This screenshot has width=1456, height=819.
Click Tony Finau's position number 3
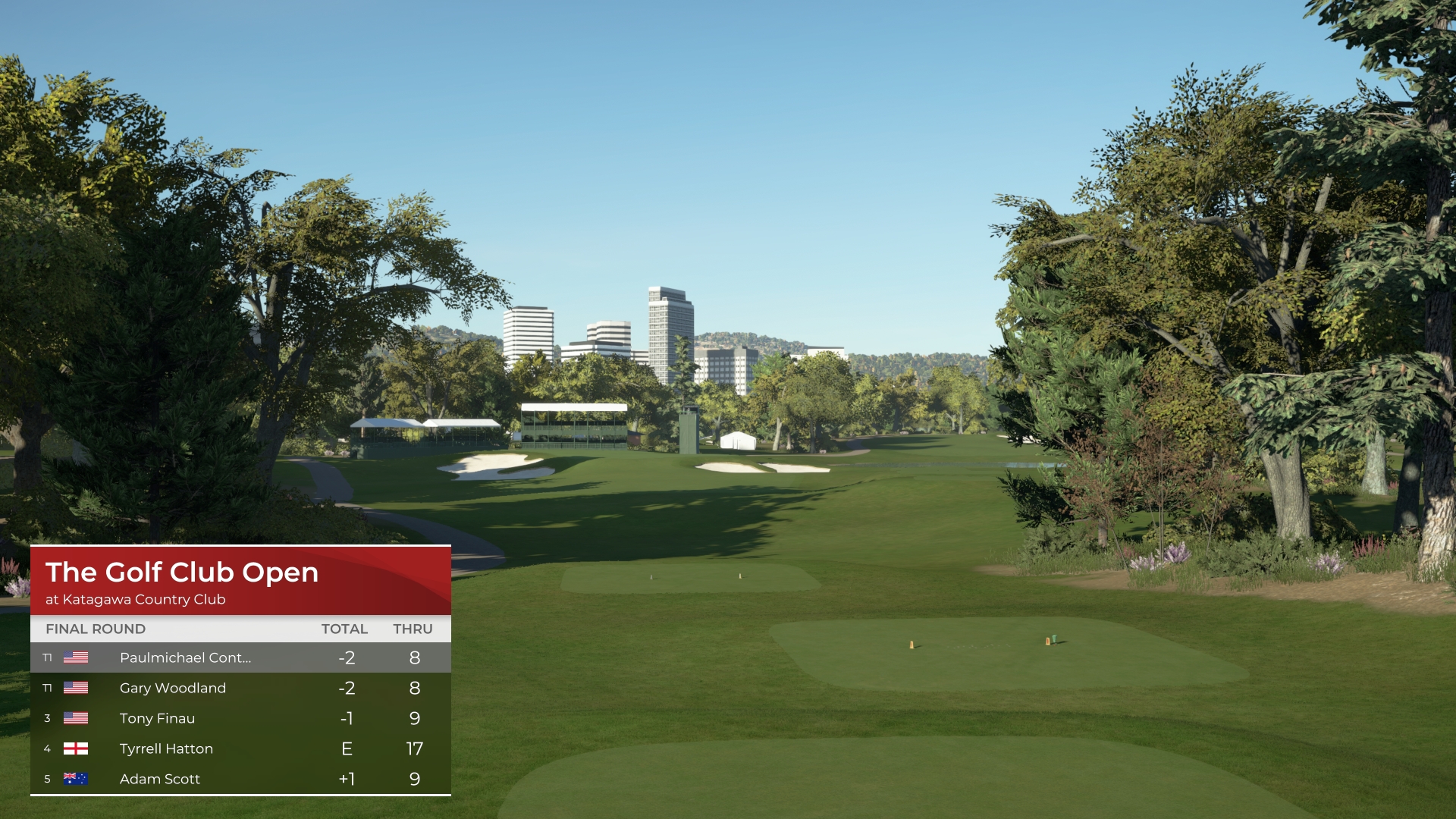tap(47, 718)
